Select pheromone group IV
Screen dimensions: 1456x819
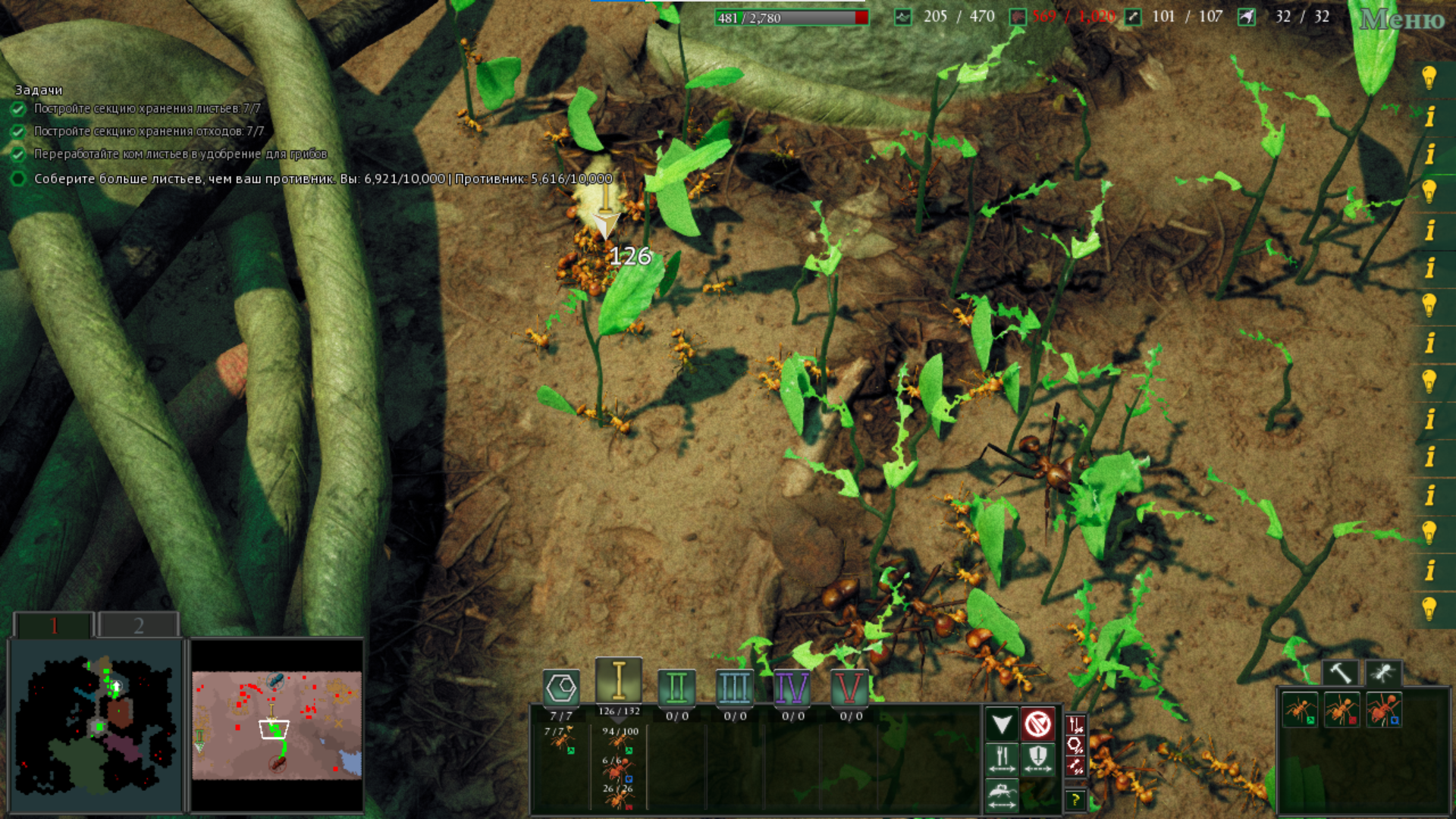coord(792,688)
